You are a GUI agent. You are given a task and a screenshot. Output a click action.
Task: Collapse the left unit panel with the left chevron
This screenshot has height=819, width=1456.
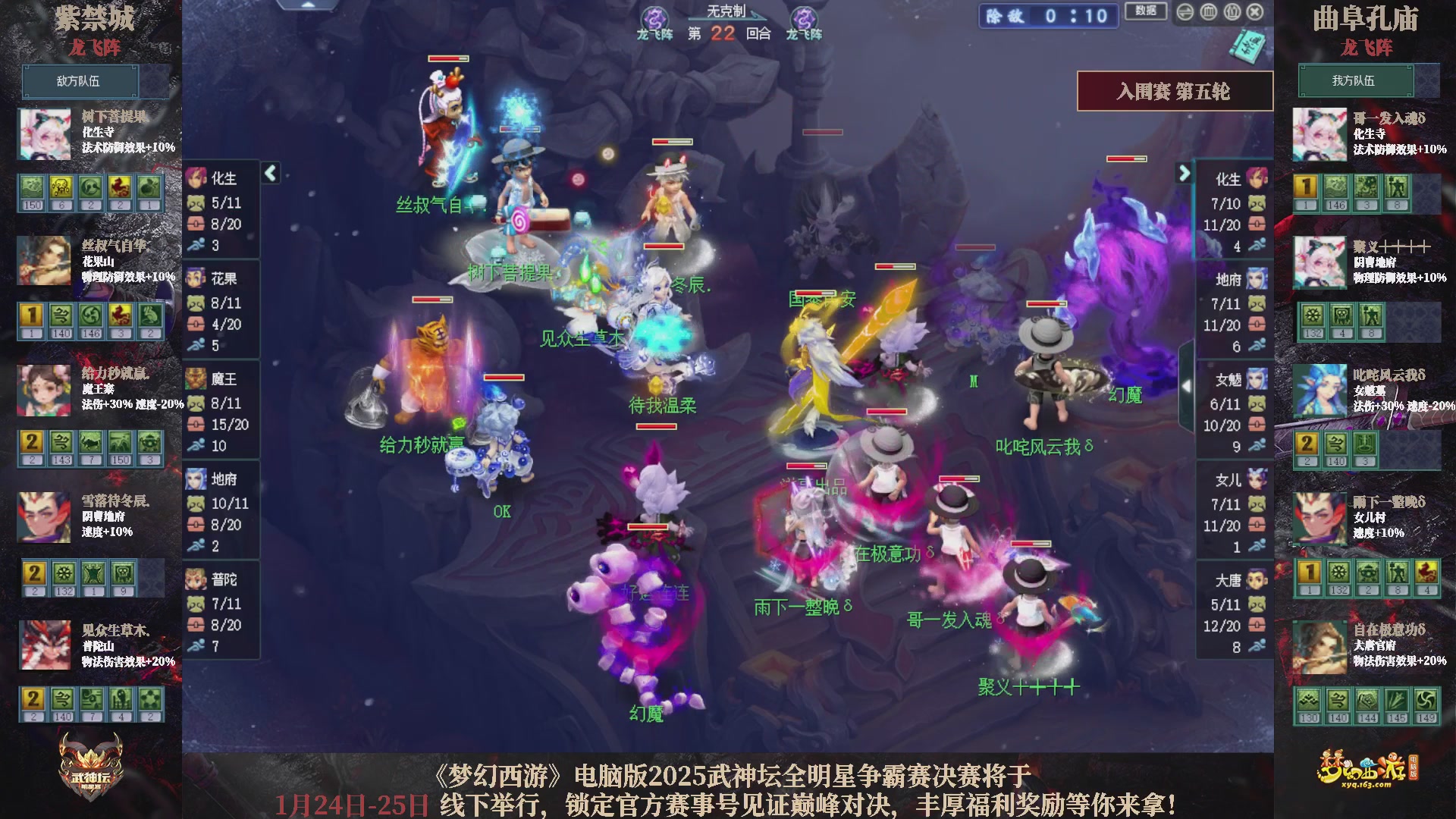coord(269,173)
